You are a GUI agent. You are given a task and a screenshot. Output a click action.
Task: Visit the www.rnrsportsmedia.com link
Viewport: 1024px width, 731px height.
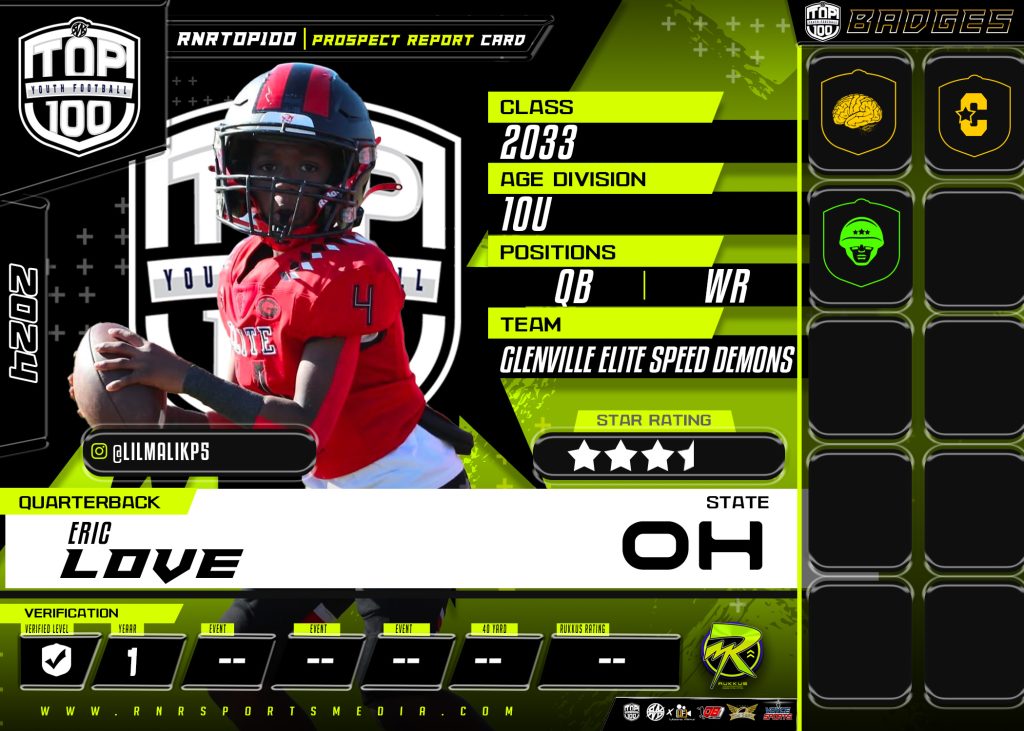(x=279, y=712)
